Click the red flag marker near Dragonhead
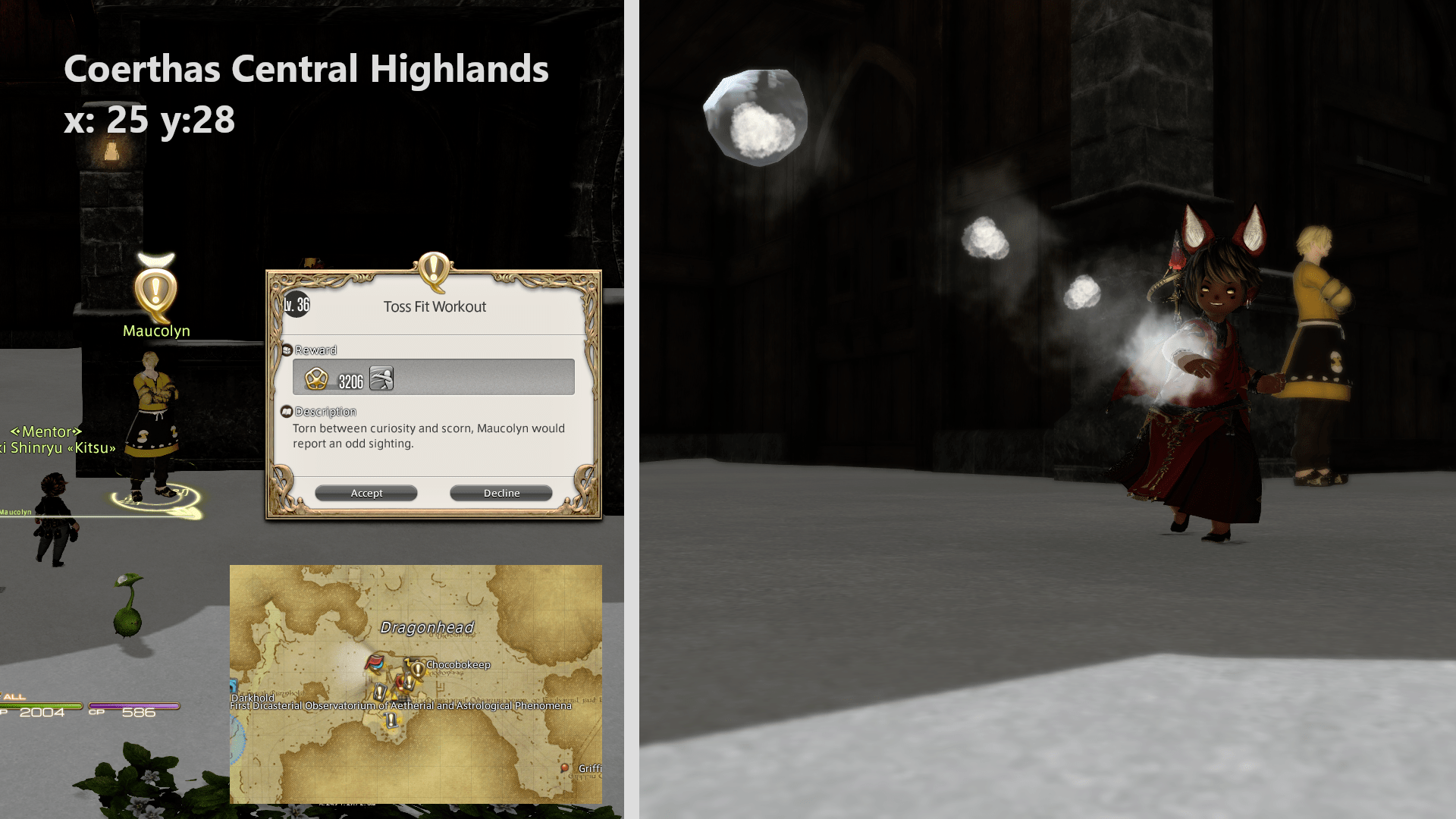Image resolution: width=1456 pixels, height=819 pixels. [x=375, y=662]
